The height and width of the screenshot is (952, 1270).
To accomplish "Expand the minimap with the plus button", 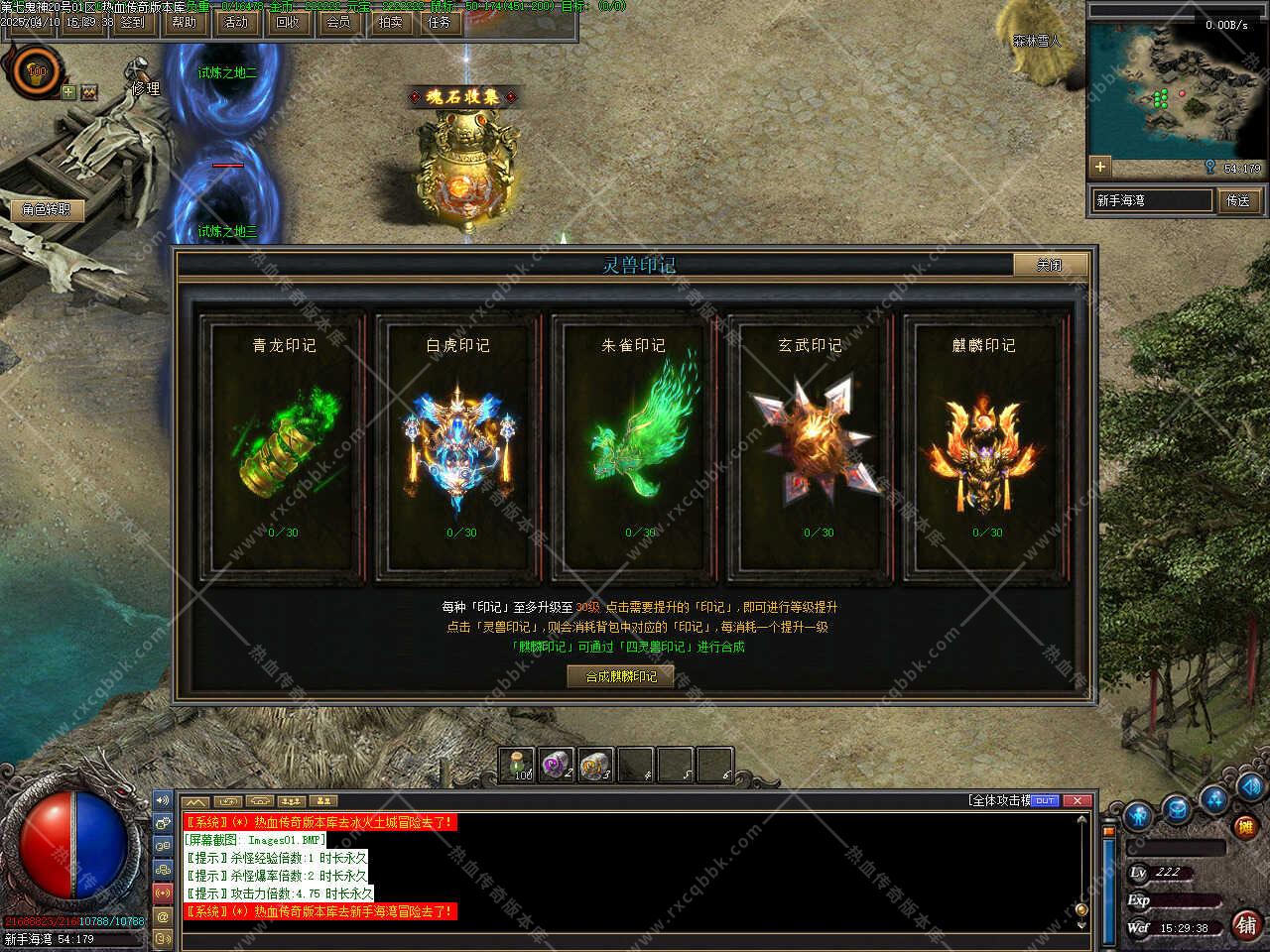I will (x=1099, y=166).
